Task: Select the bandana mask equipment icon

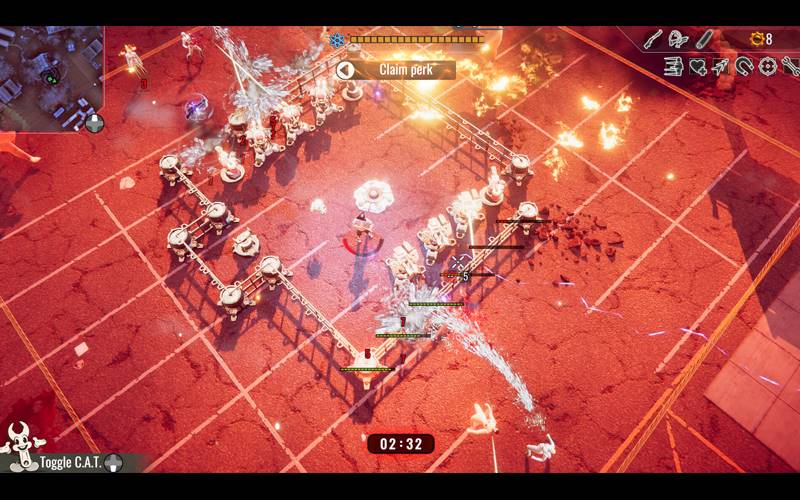Action: click(x=679, y=39)
